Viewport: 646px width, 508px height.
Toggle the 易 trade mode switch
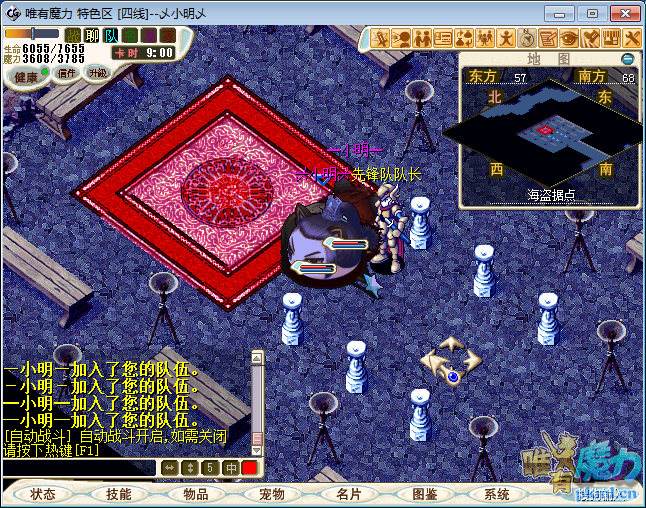(x=148, y=35)
